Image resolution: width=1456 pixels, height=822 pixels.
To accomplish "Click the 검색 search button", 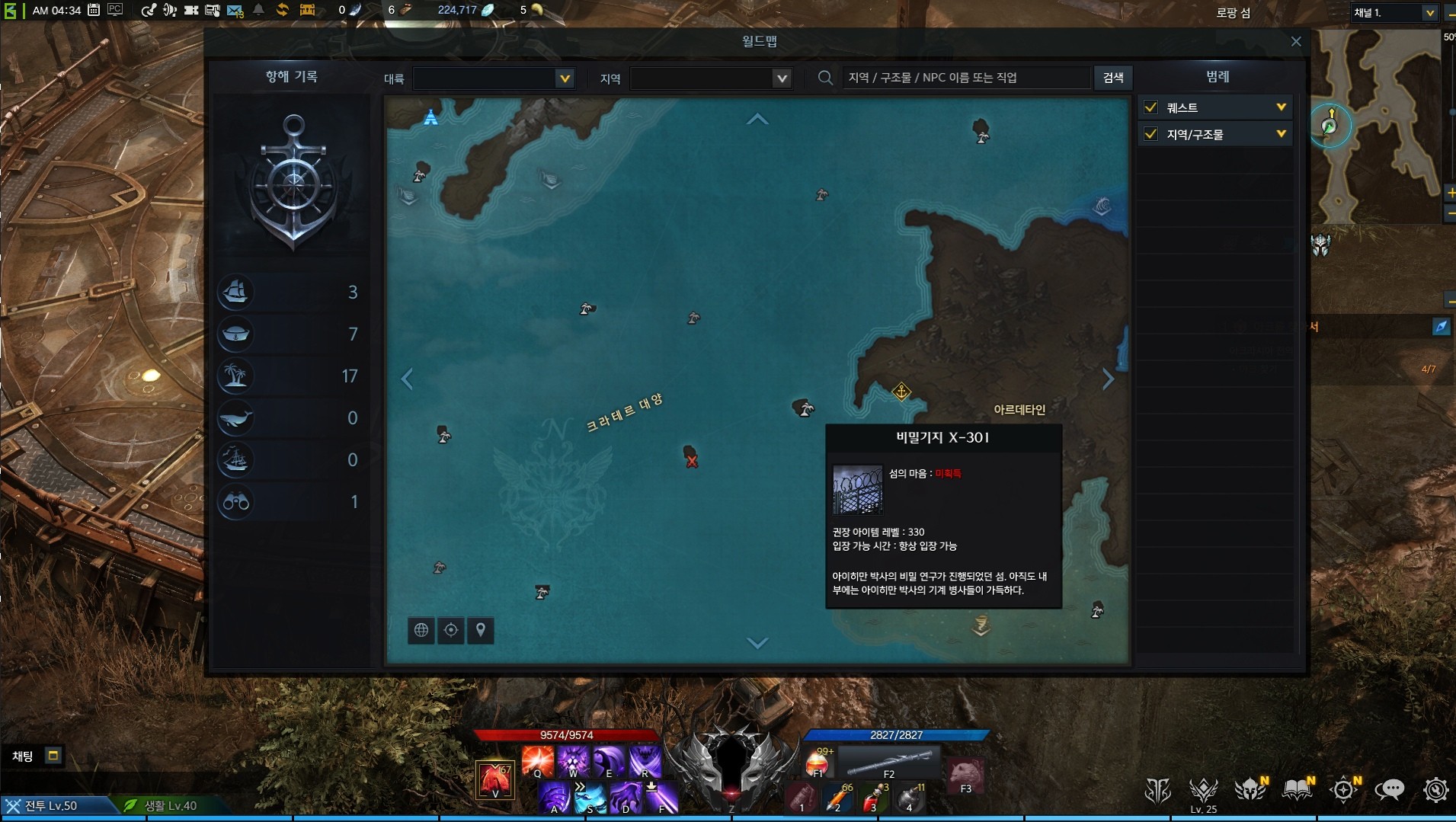I will pyautogui.click(x=1113, y=78).
